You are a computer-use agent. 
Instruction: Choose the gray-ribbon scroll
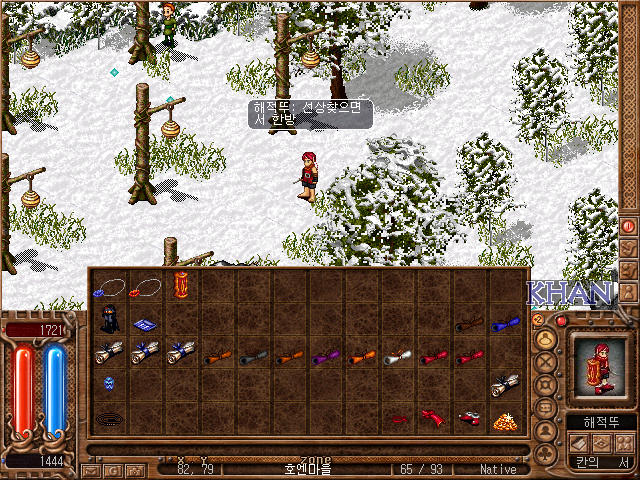[253, 355]
